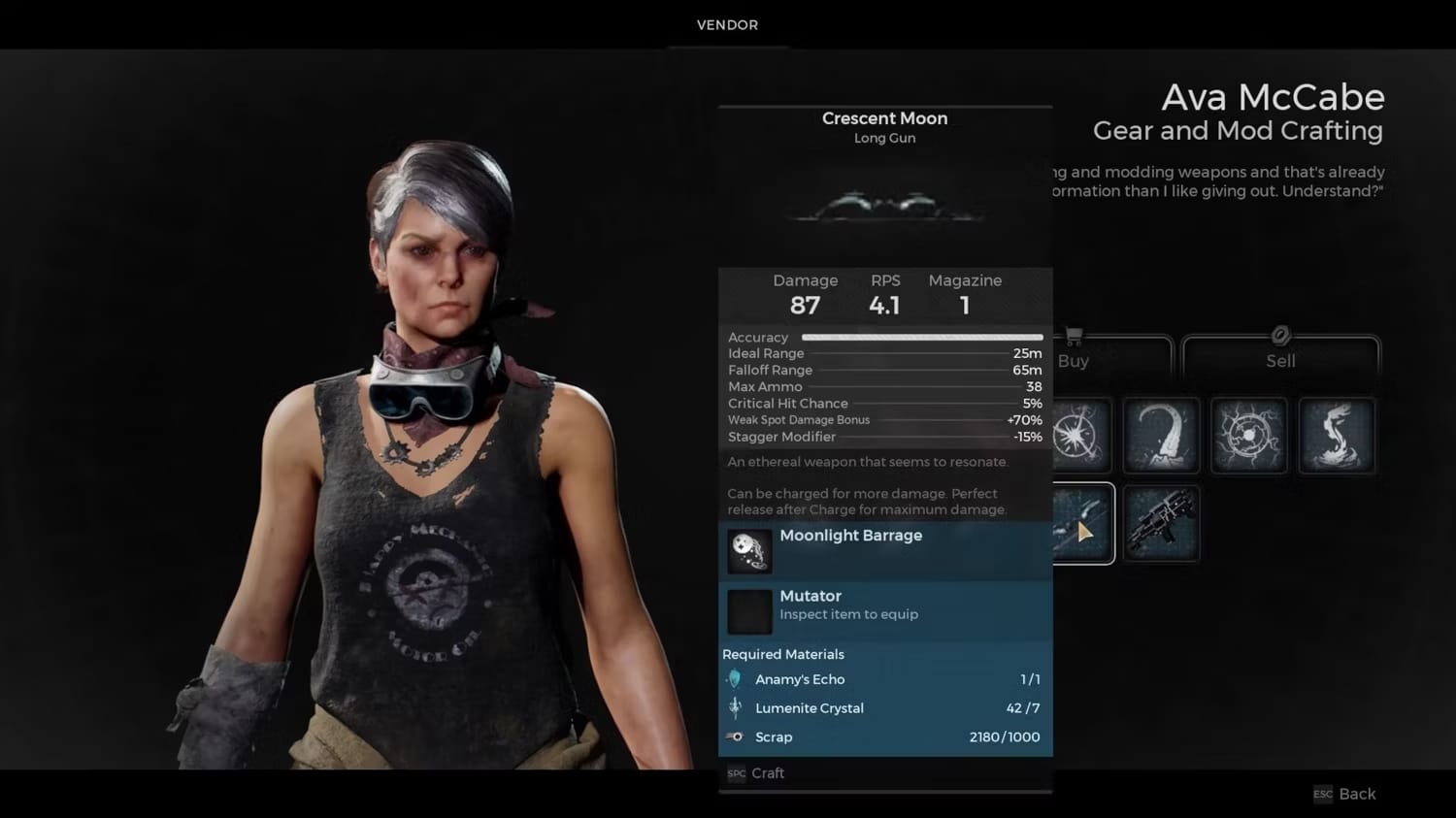This screenshot has width=1456, height=818.
Task: Select the starburst circle mod icon
Action: click(x=1078, y=436)
